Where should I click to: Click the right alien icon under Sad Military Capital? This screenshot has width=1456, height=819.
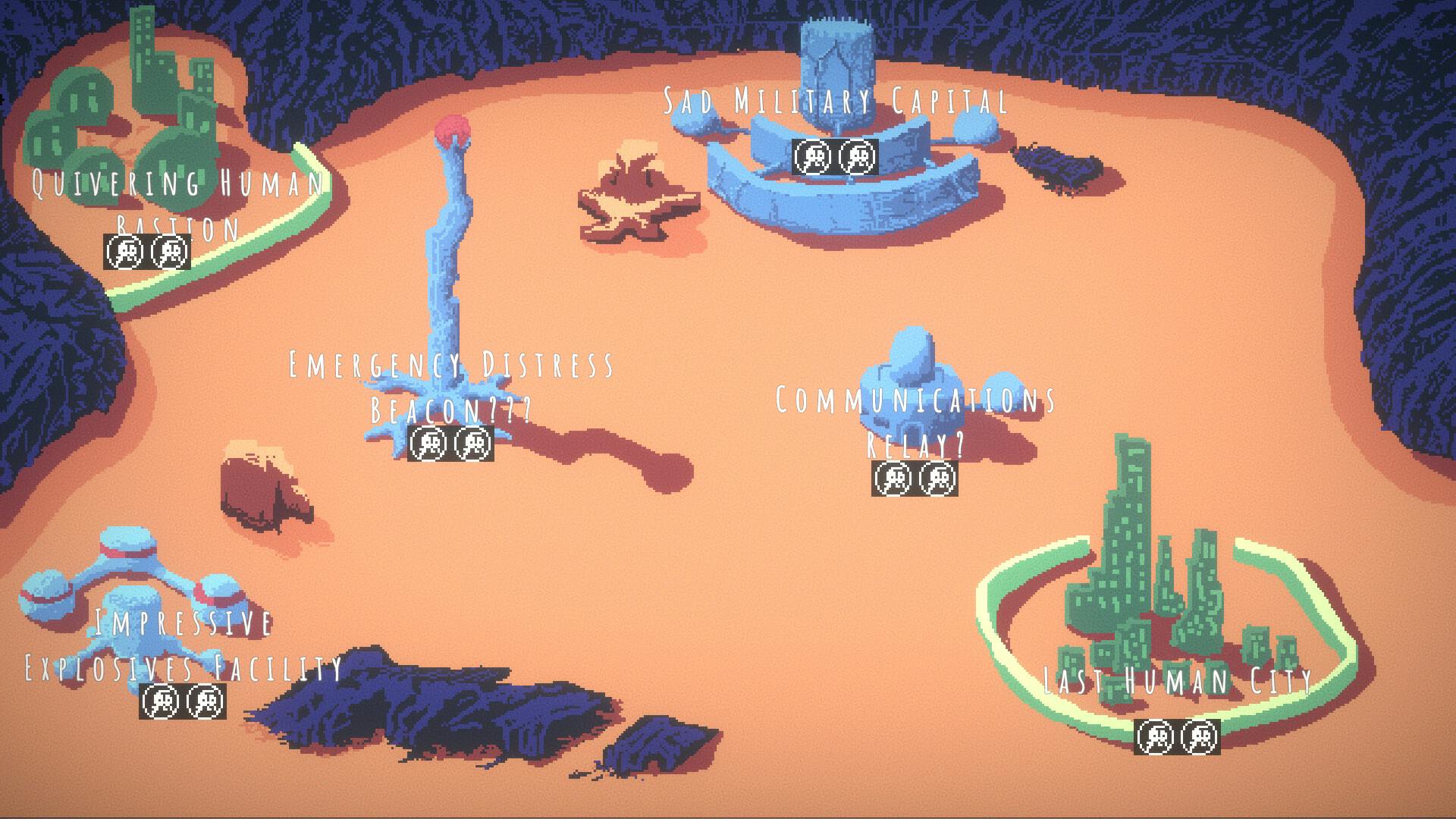click(x=858, y=157)
